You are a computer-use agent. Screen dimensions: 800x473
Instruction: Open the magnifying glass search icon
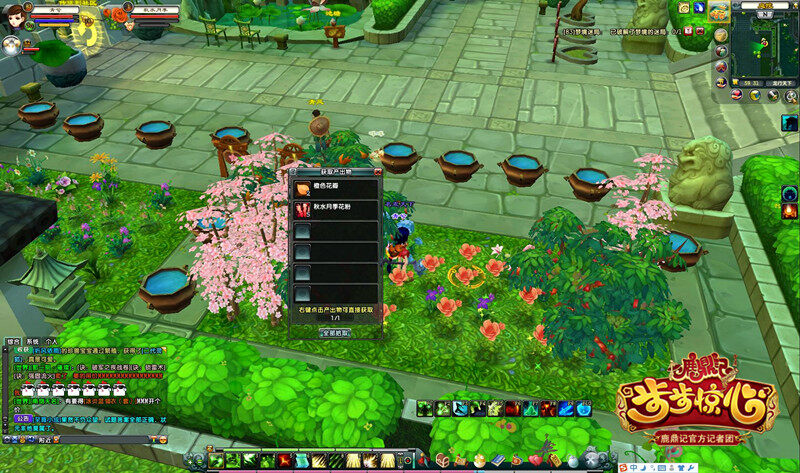click(x=788, y=95)
